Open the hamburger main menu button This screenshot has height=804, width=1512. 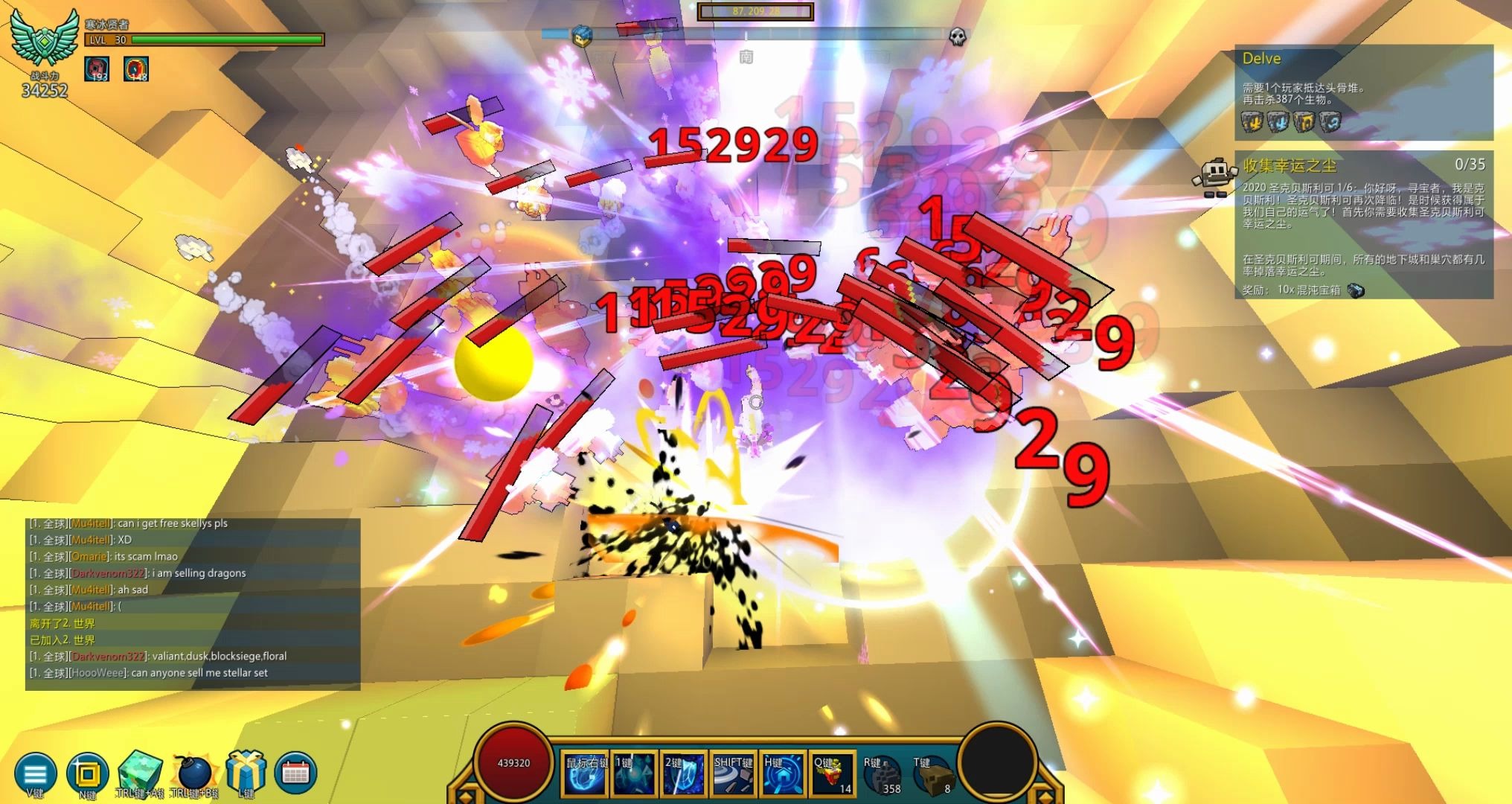tap(35, 773)
